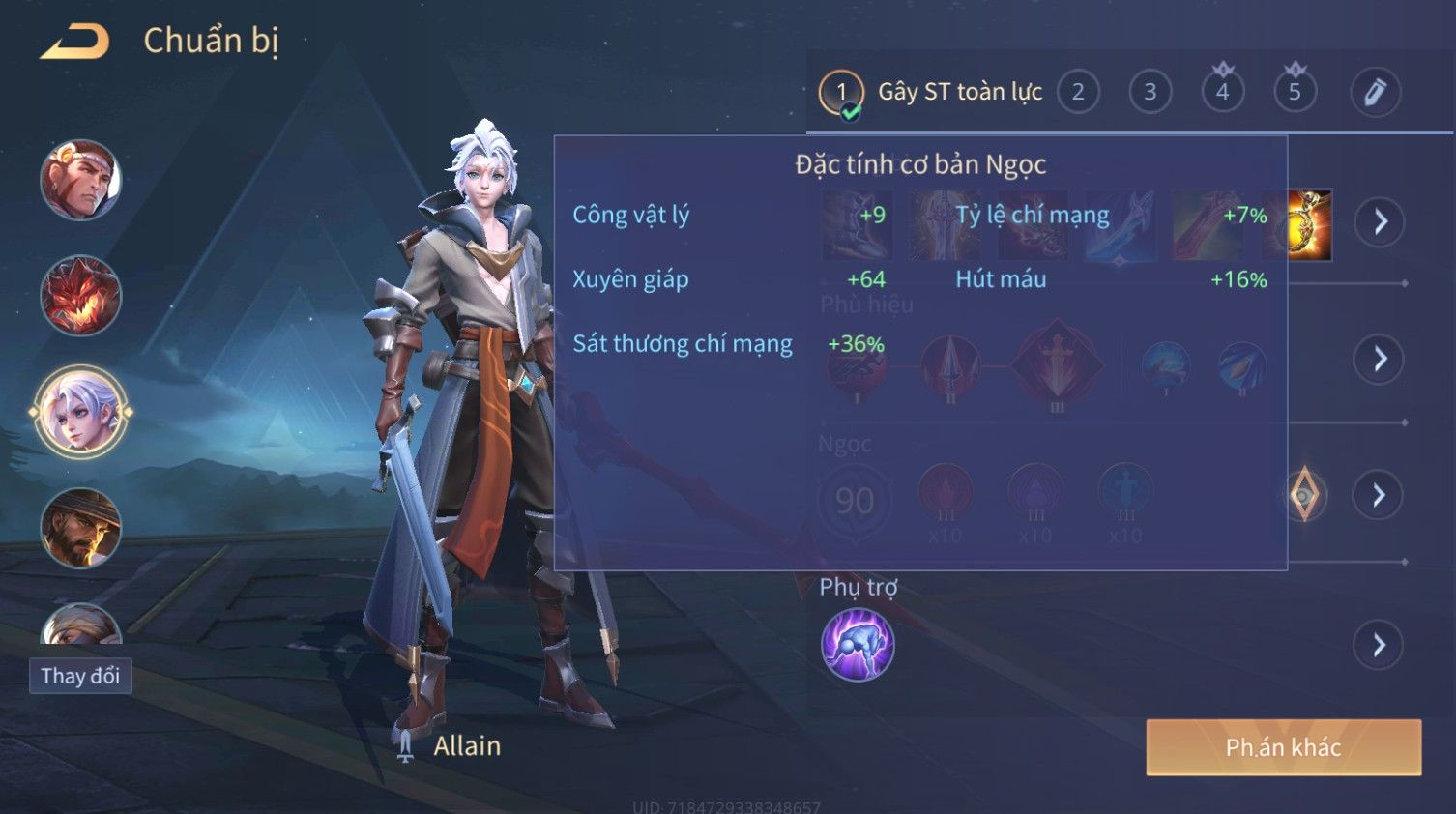This screenshot has width=1456, height=814.
Task: Go back using the return arrow
Action: coord(75,42)
